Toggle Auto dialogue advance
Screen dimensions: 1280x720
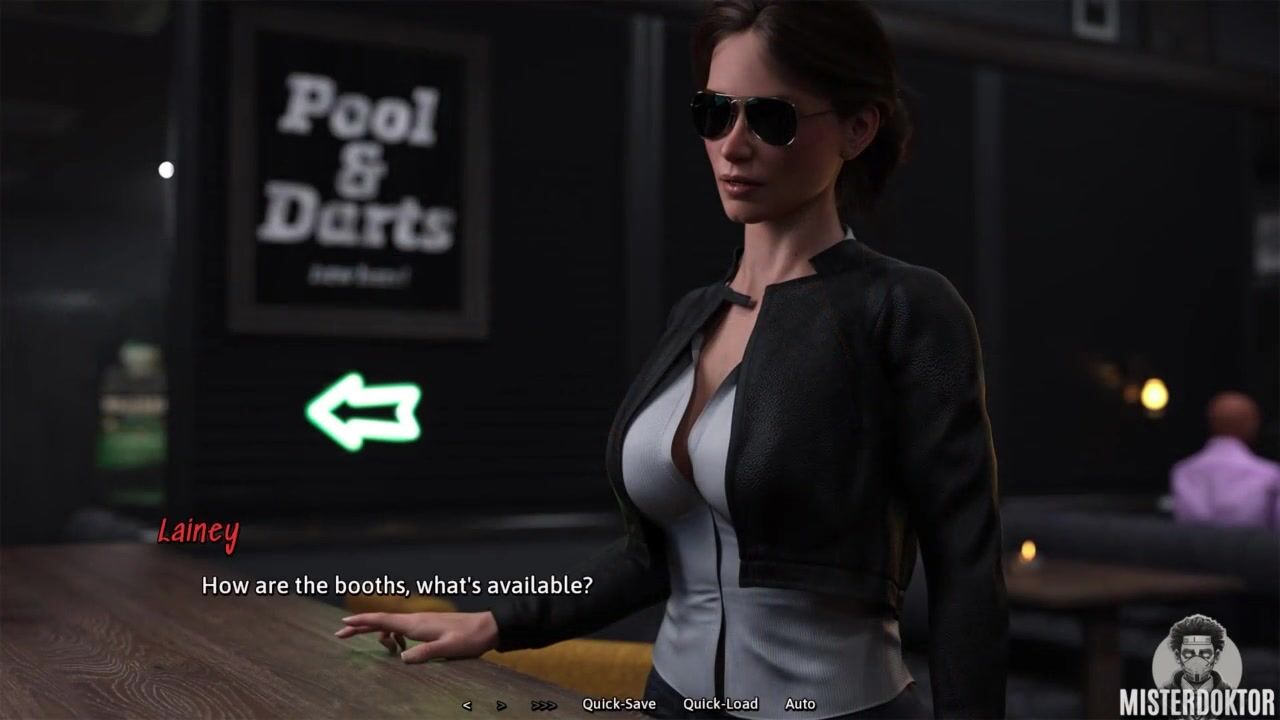click(x=800, y=704)
